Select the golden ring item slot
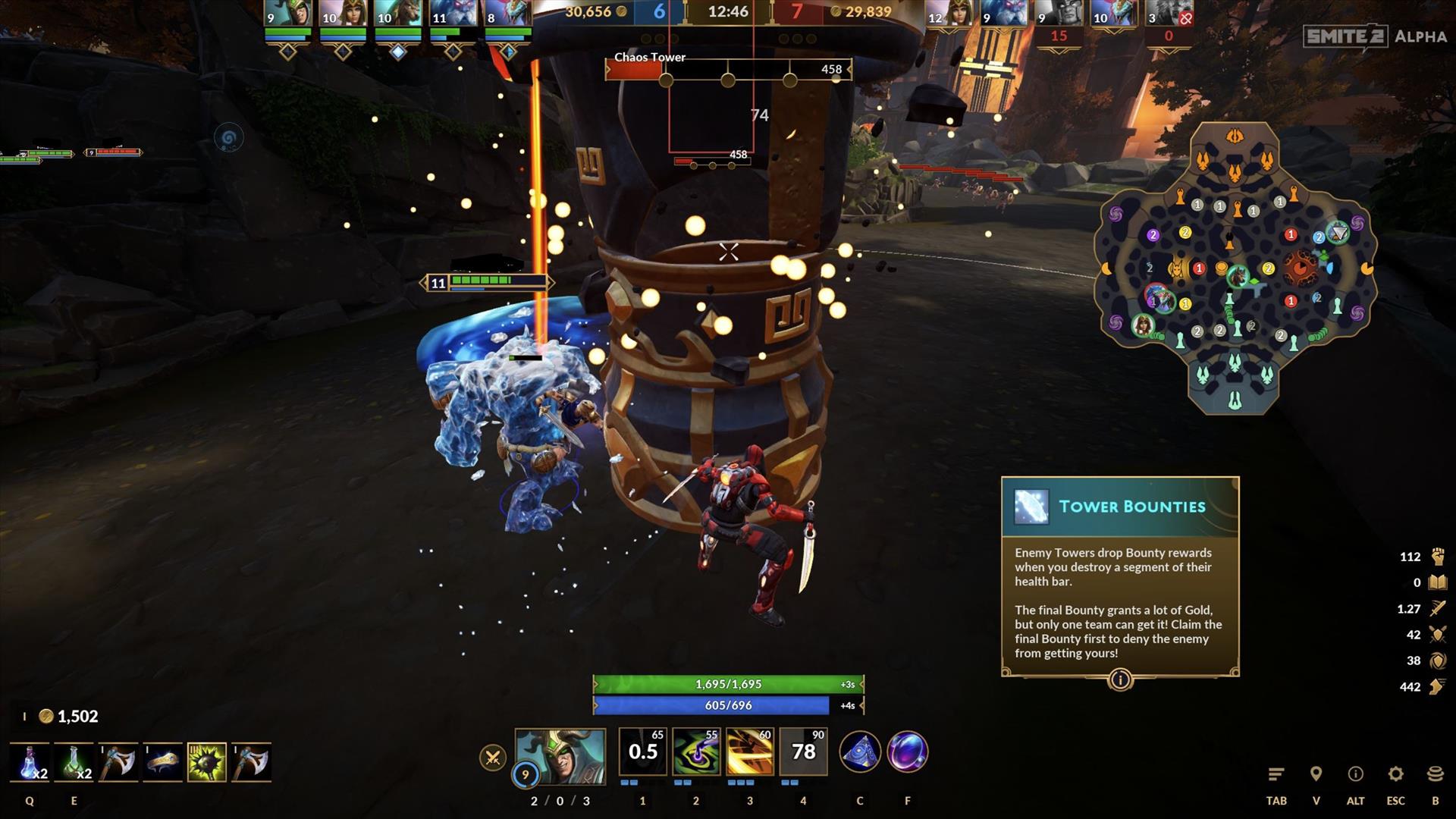 click(x=162, y=762)
